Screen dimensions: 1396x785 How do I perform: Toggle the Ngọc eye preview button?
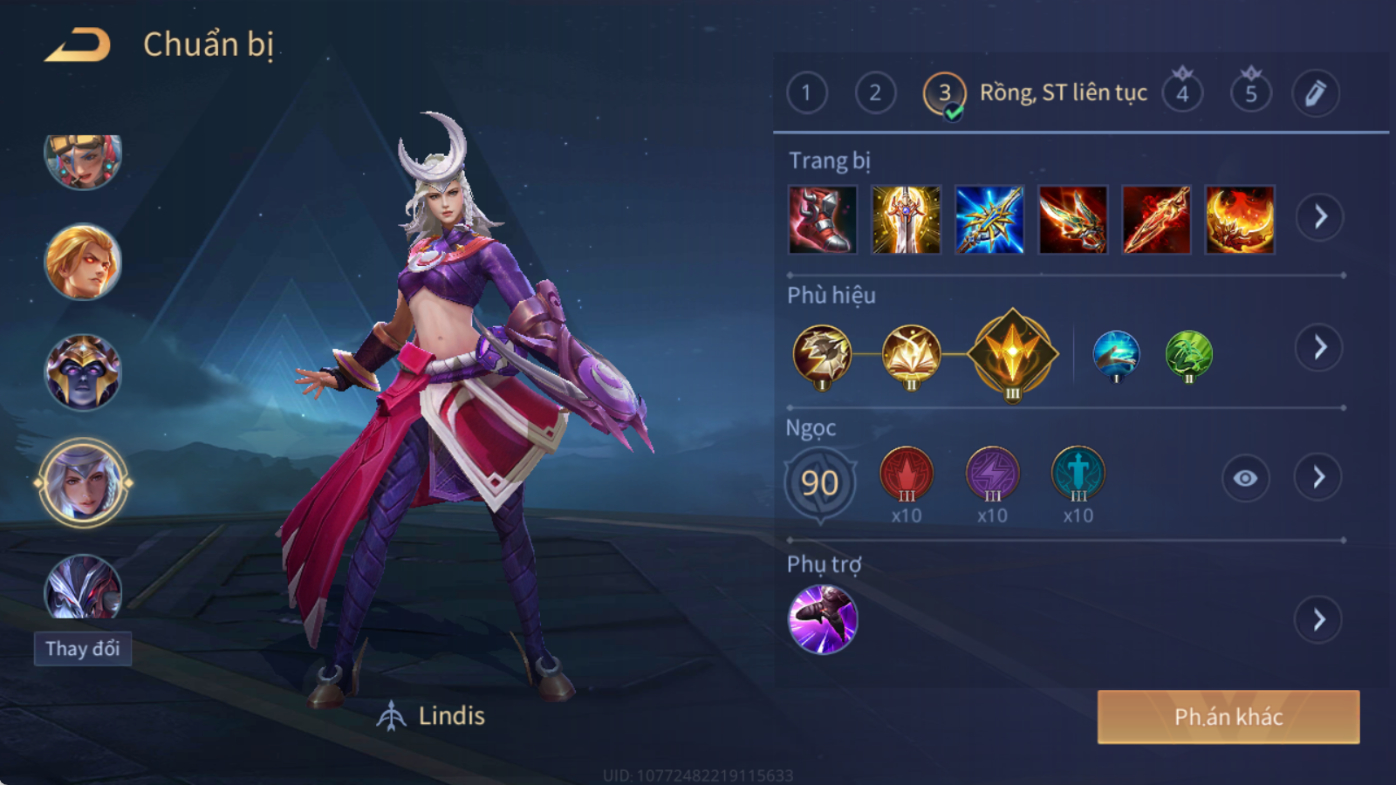click(1245, 478)
